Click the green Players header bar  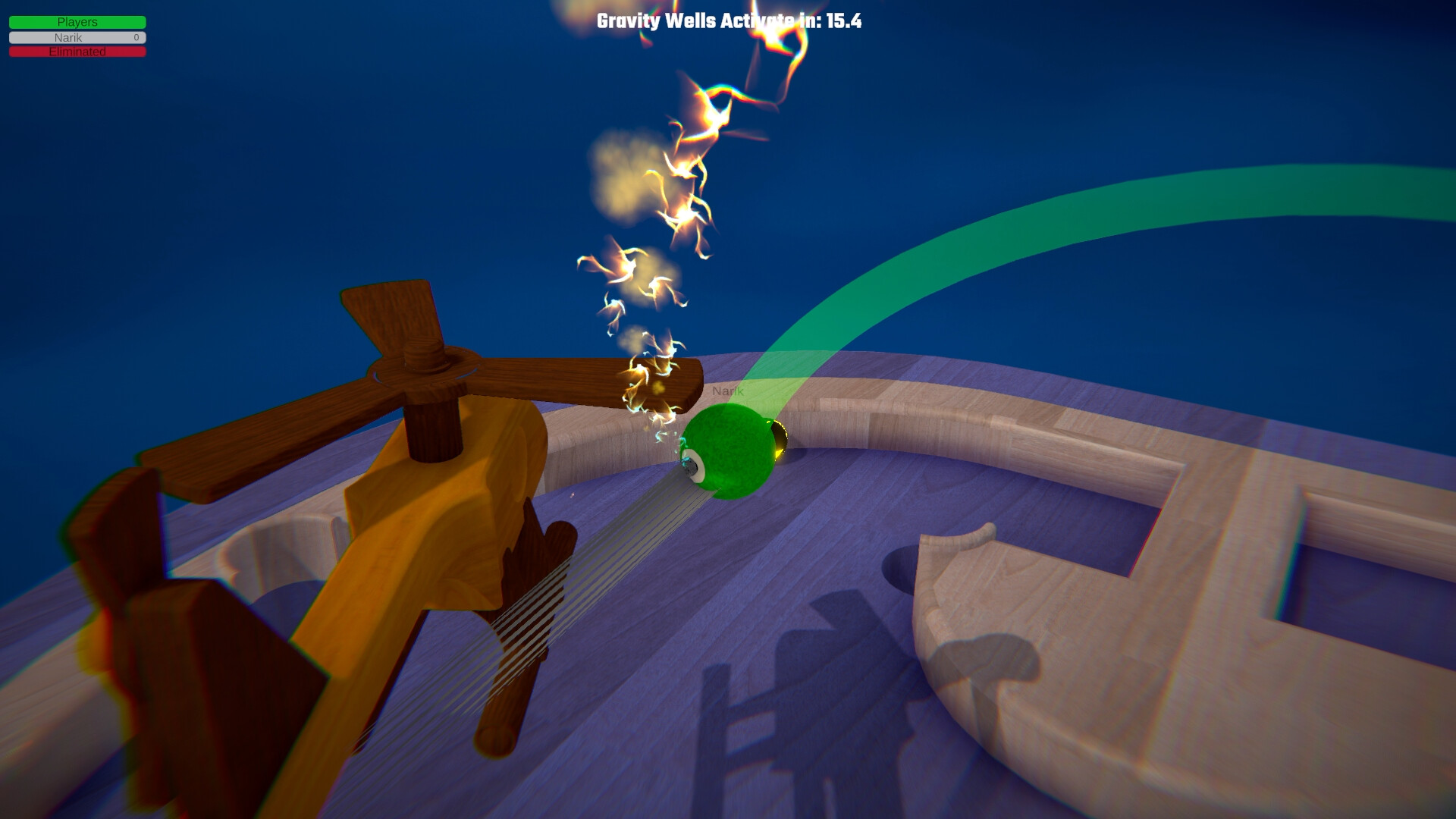(x=76, y=22)
